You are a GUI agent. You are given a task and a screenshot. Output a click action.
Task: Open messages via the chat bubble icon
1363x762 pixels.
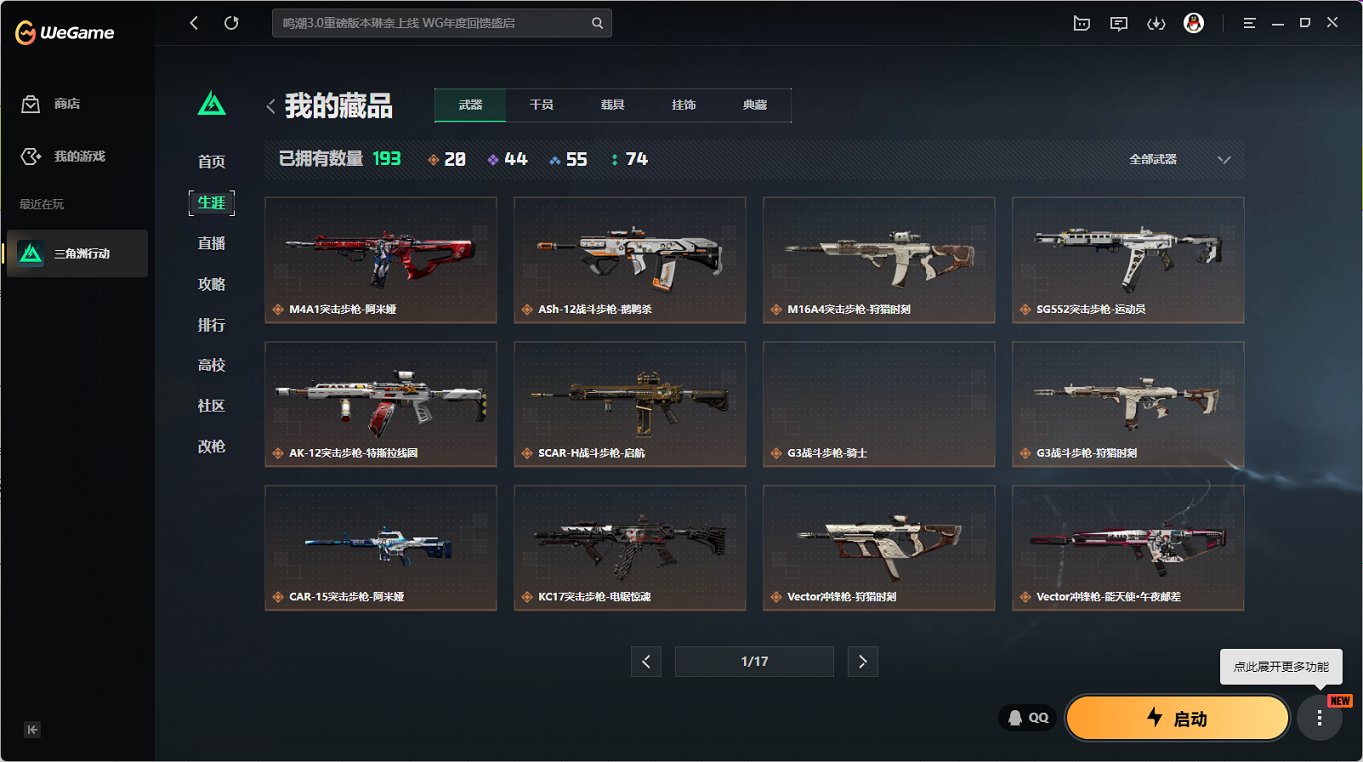[x=1118, y=22]
